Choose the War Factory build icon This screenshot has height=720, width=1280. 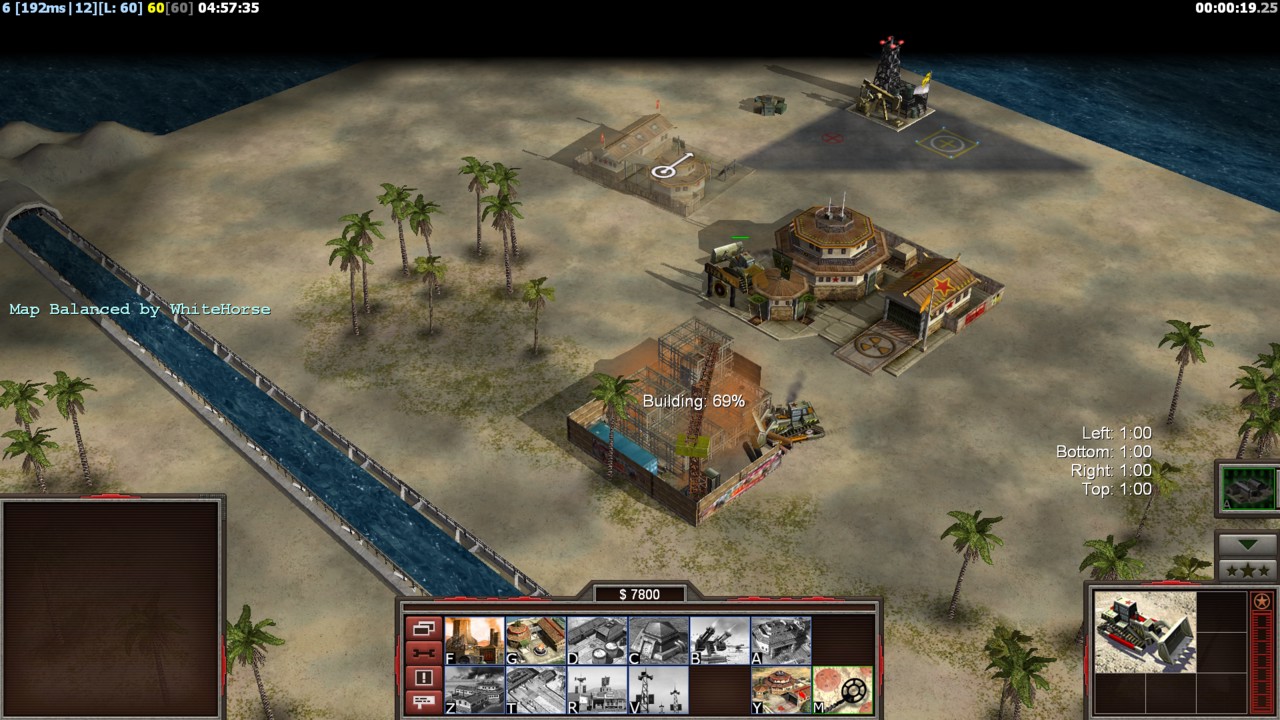781,640
